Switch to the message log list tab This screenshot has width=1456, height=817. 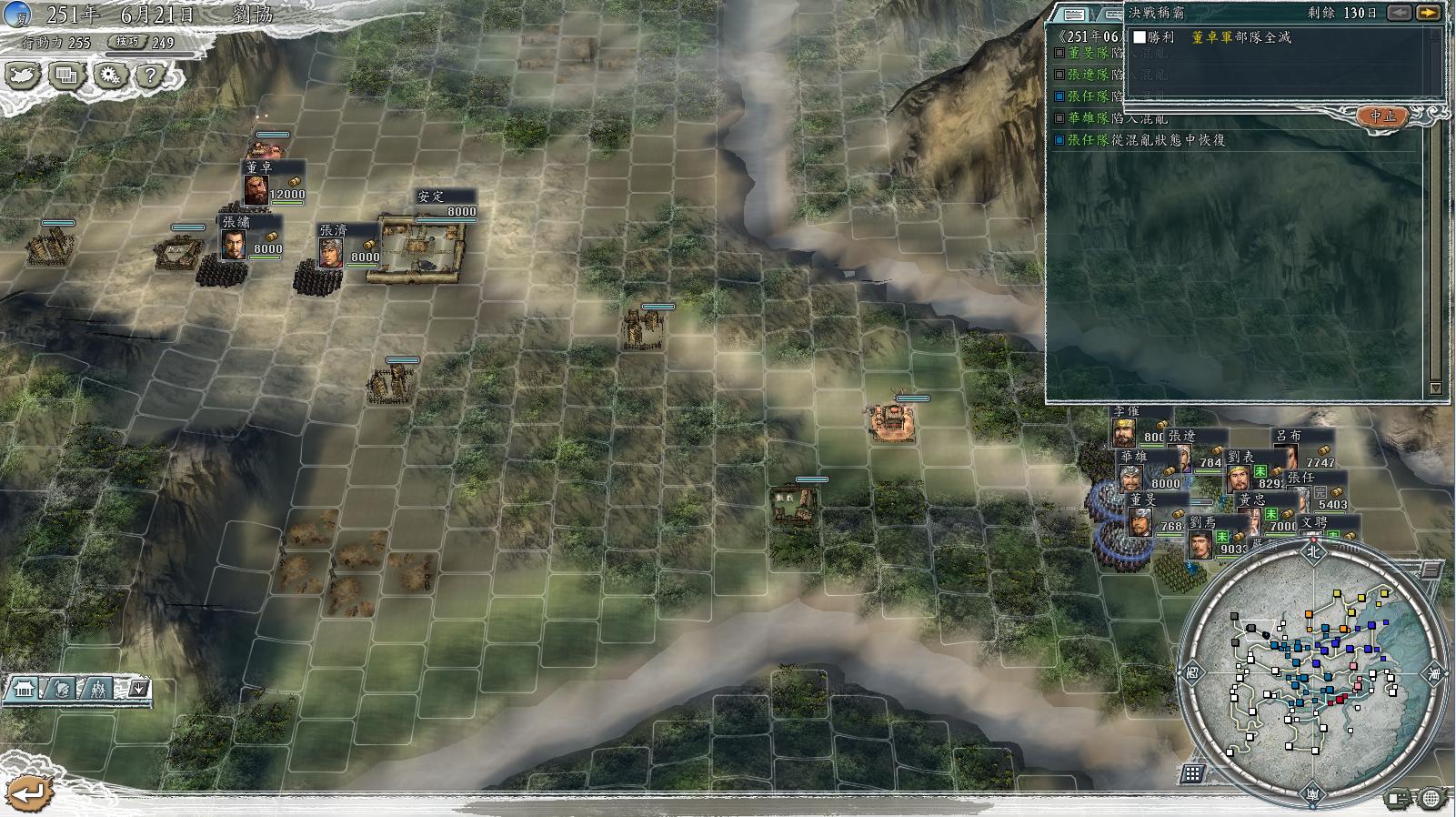(x=1074, y=15)
